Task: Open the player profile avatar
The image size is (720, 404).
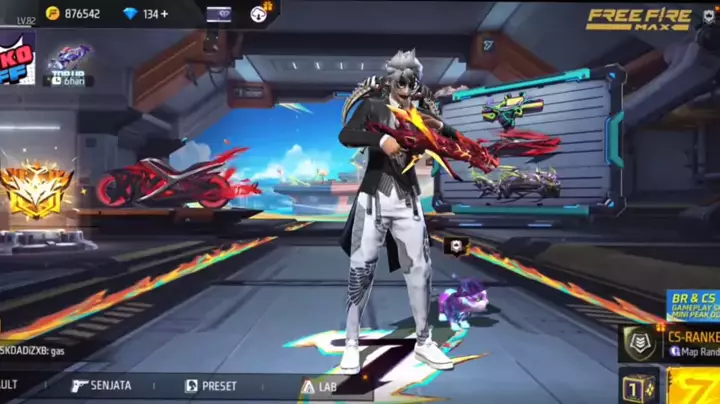Action: (17, 58)
